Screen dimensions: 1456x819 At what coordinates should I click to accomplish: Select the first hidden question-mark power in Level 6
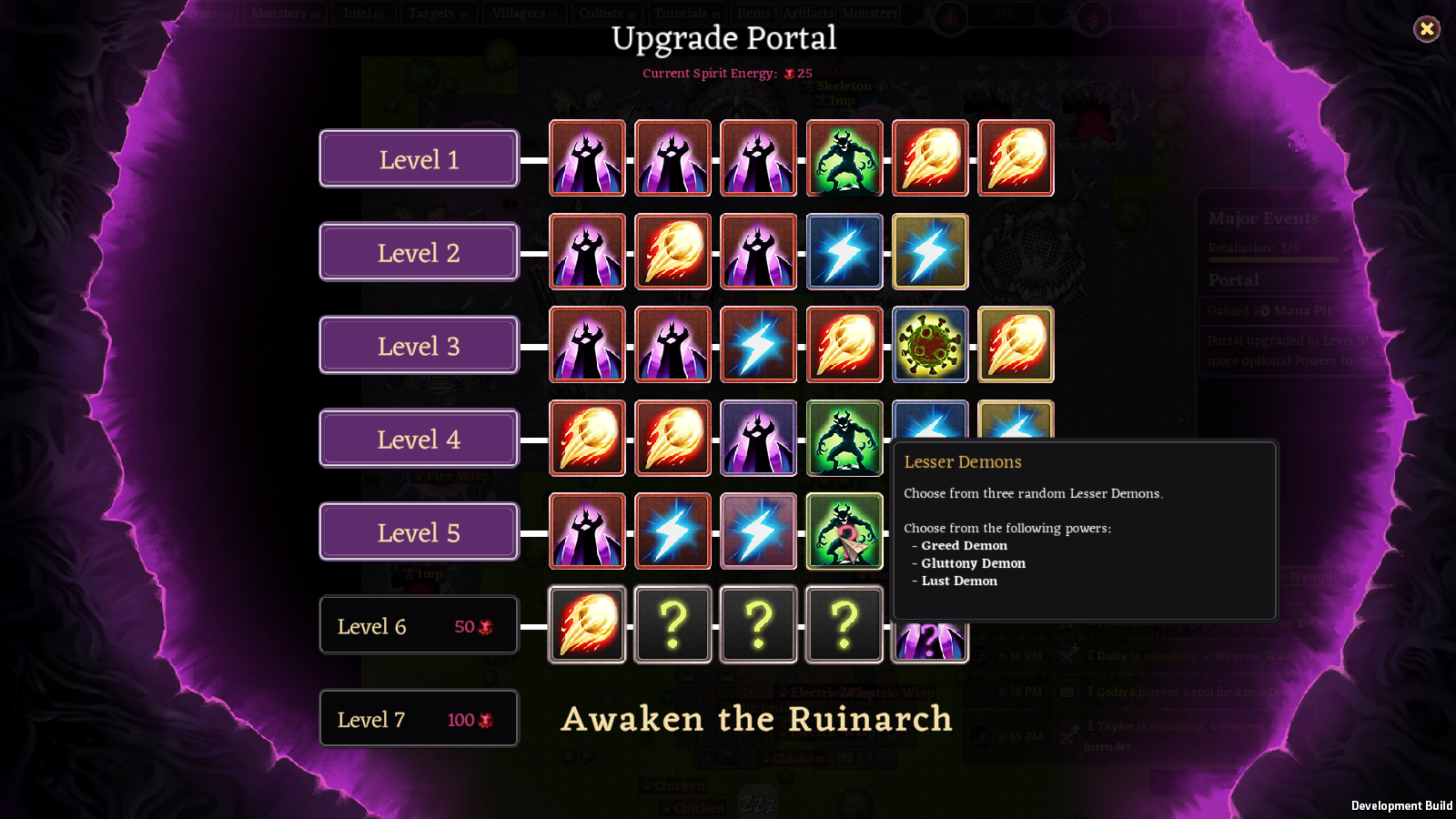pos(672,625)
